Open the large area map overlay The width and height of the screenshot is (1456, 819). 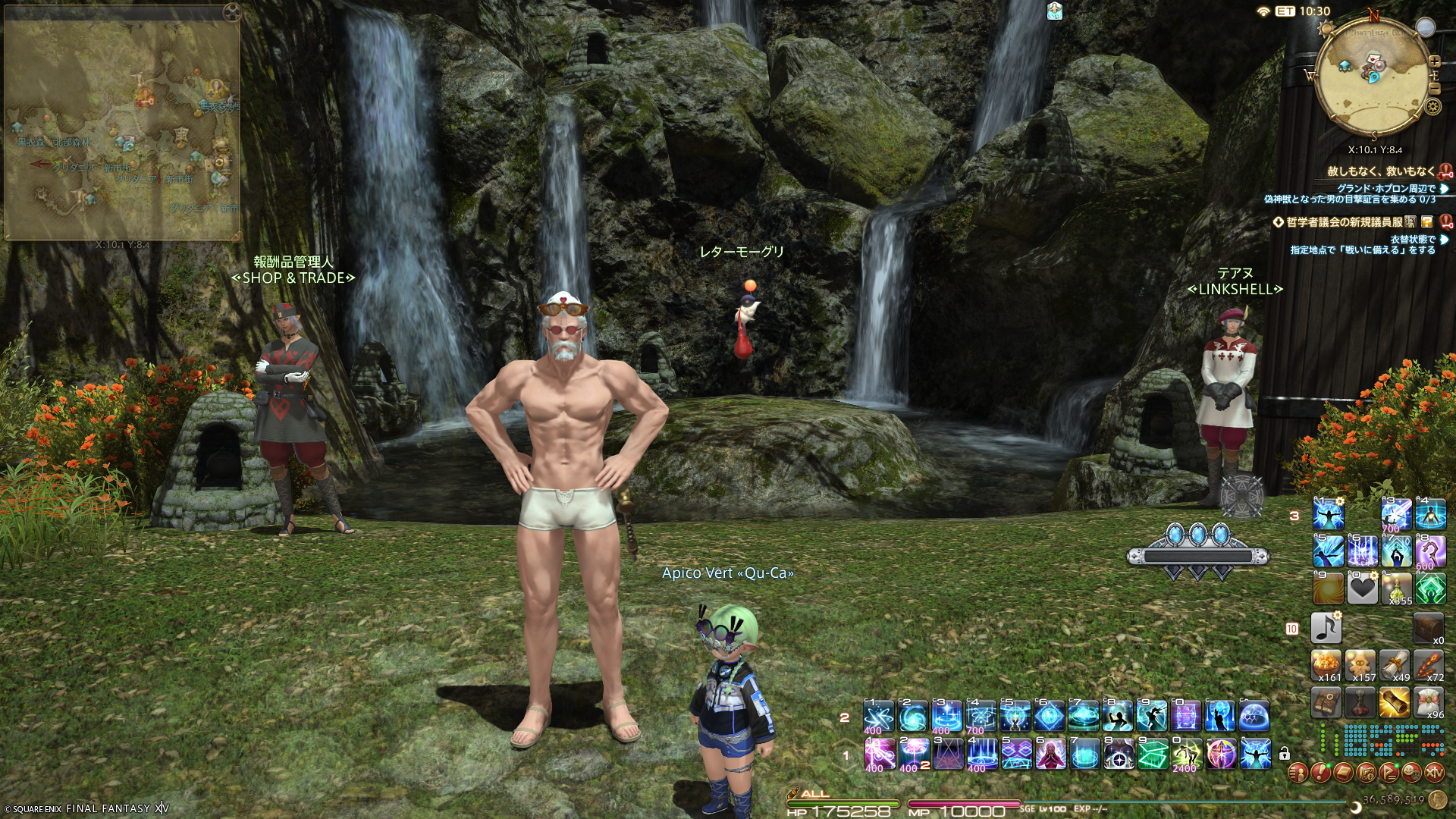(x=123, y=121)
